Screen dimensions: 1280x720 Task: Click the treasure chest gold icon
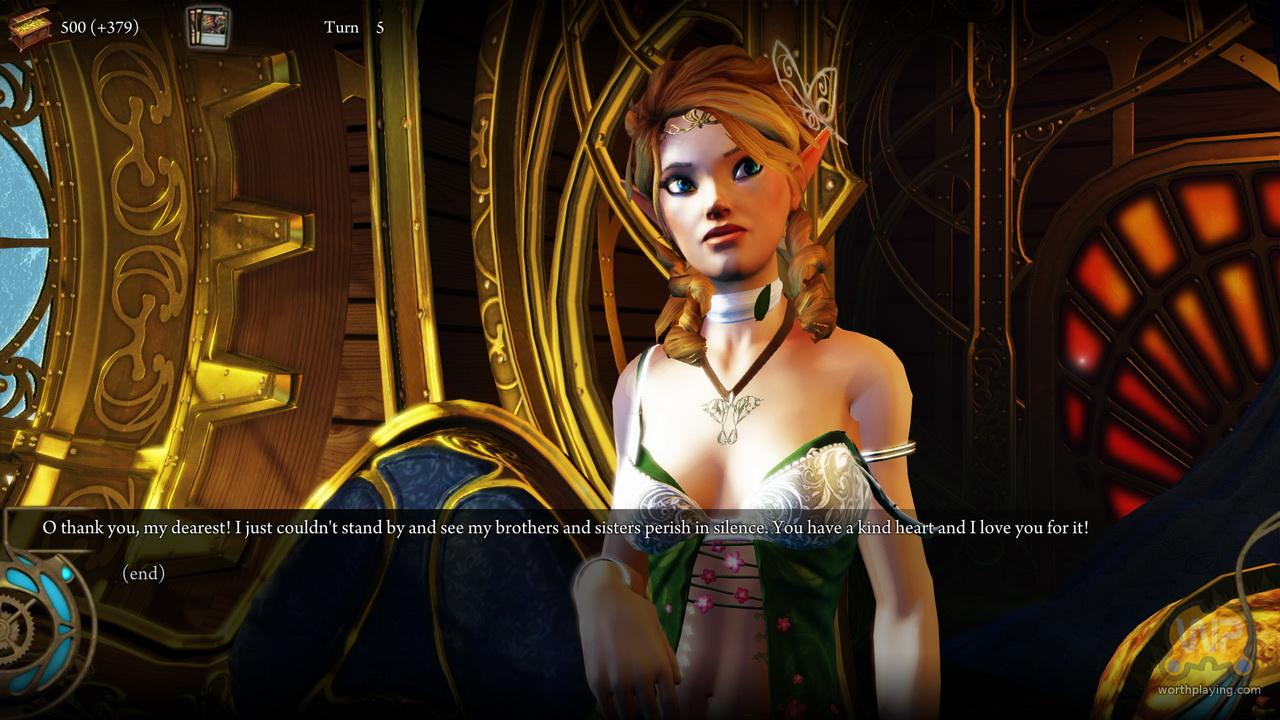click(29, 28)
